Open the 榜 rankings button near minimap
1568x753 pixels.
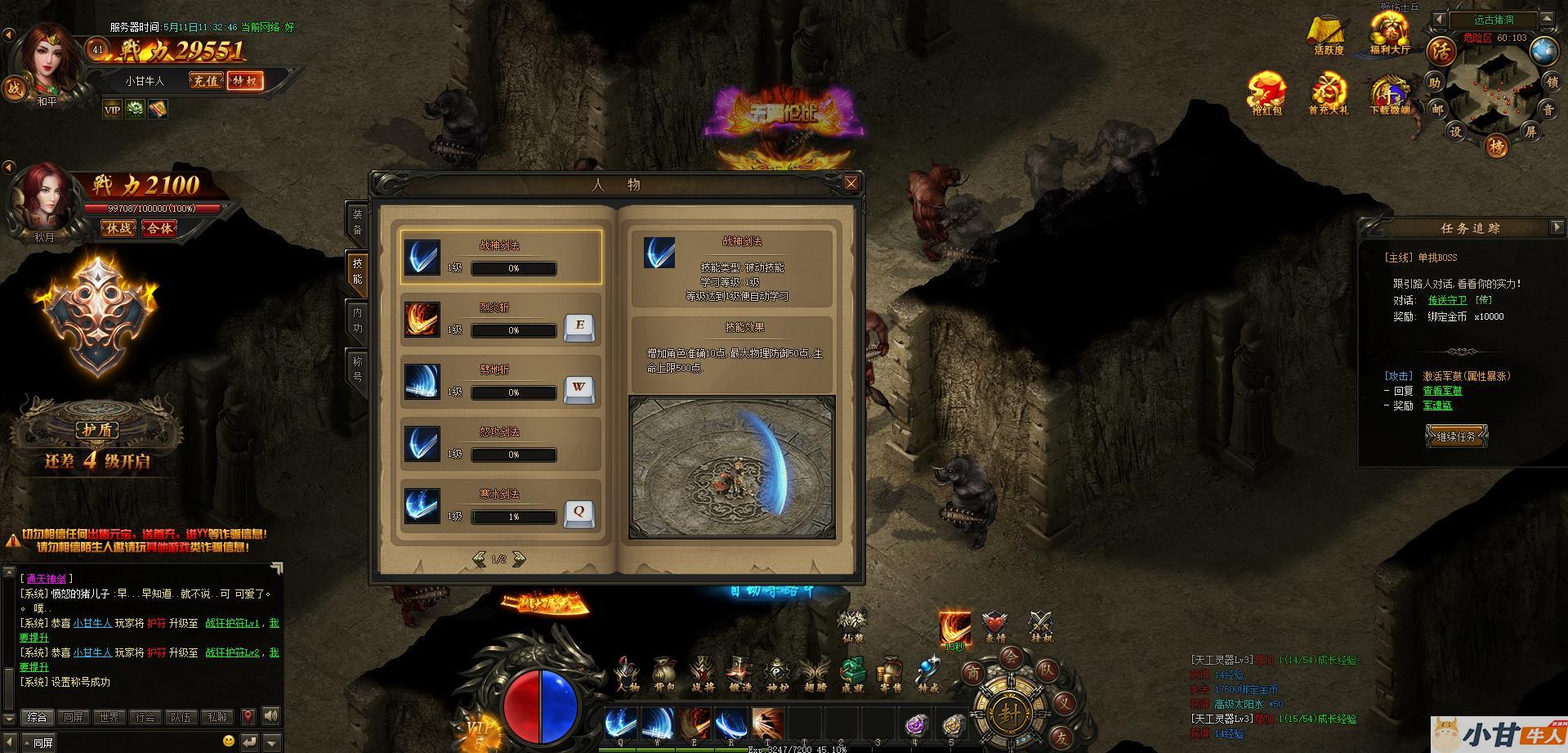tap(1497, 147)
